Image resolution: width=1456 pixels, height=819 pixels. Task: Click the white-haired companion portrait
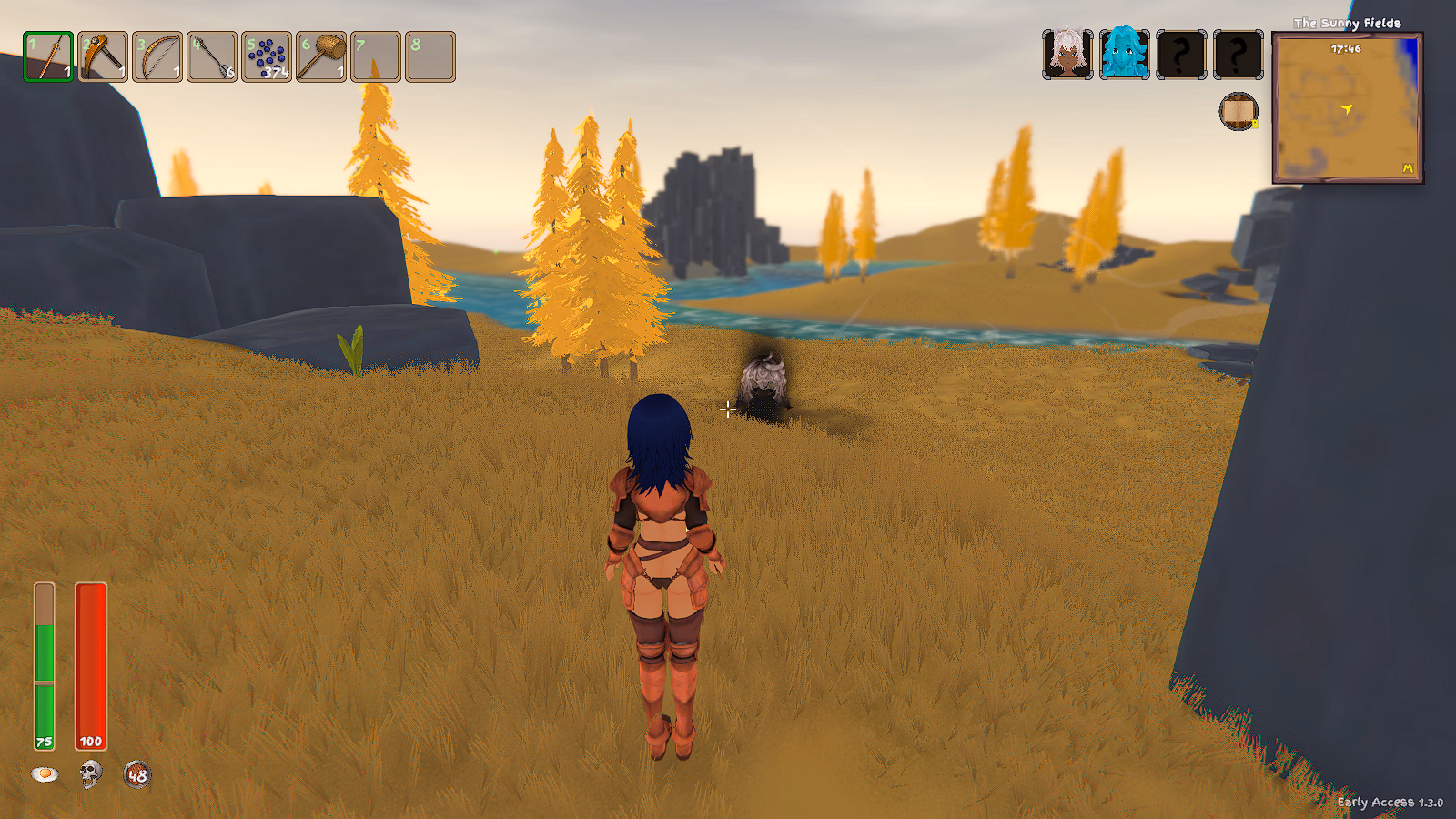click(1067, 54)
